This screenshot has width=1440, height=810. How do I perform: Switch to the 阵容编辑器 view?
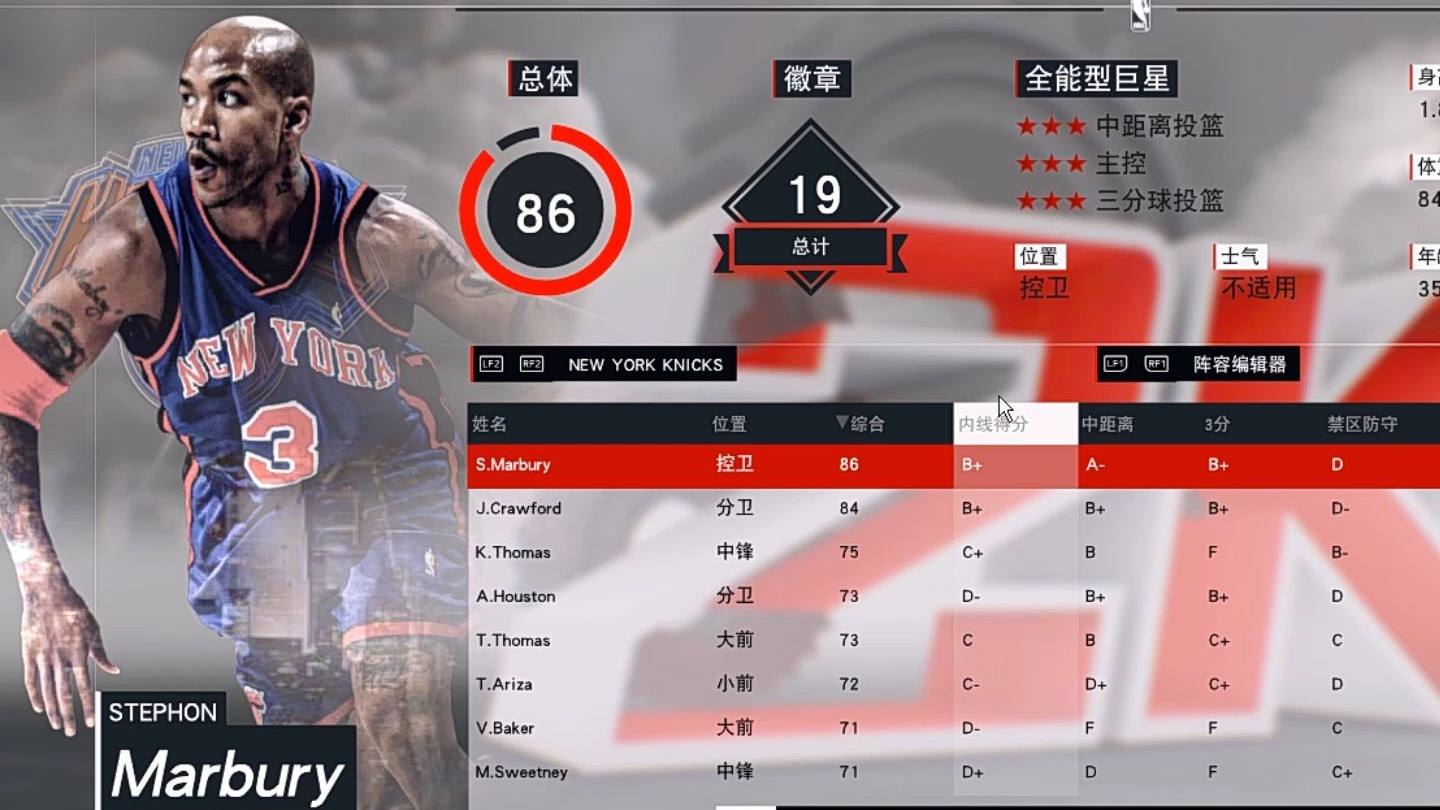(1198, 365)
